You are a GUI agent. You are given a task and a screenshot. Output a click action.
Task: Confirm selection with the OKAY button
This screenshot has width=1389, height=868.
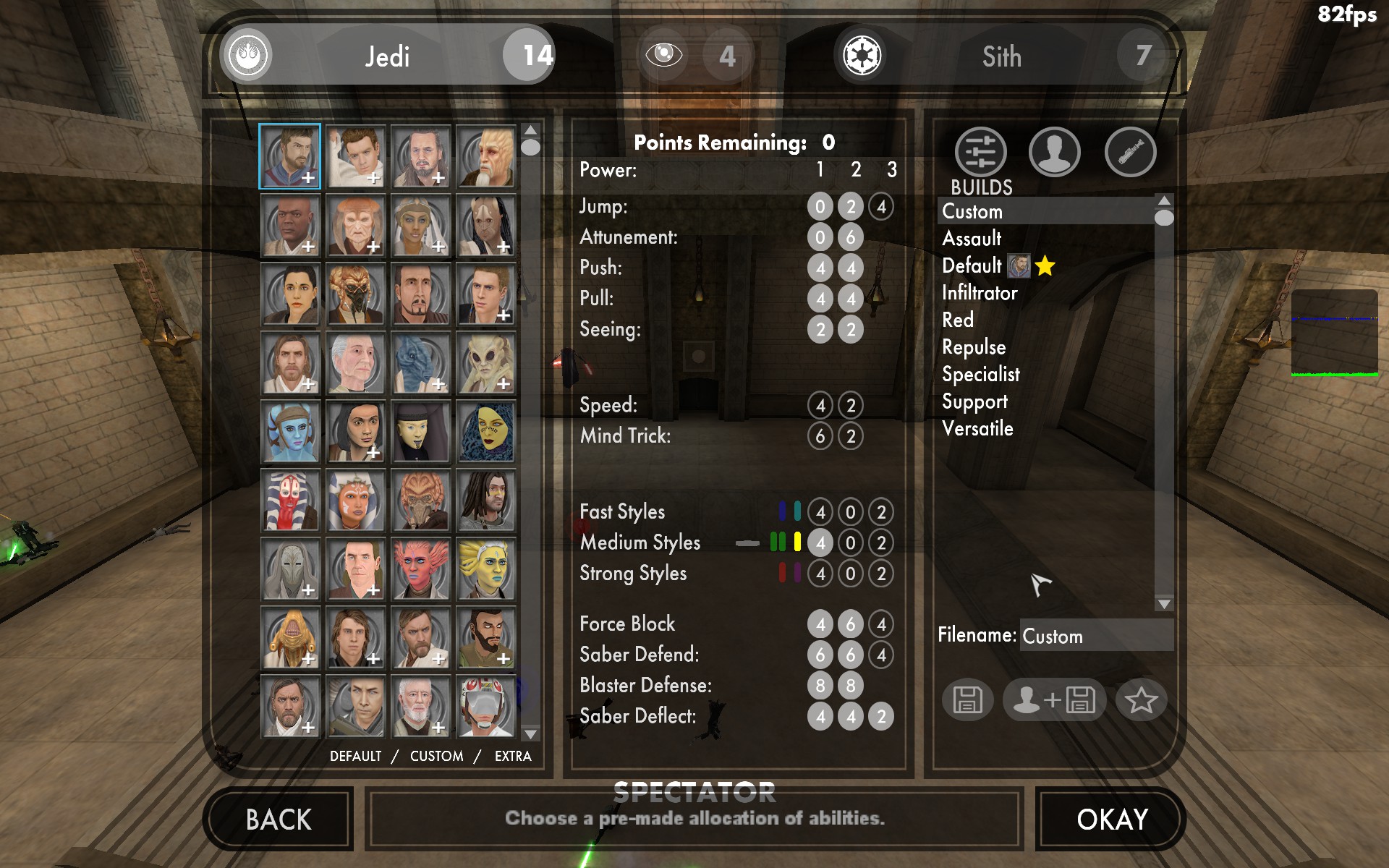1111,820
